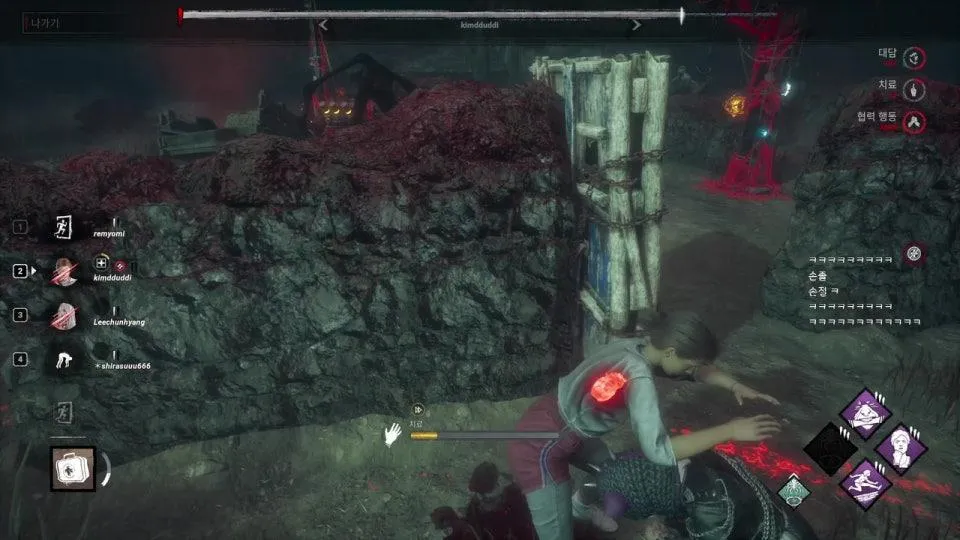Select the bust statue perk icon
This screenshot has width=960, height=540.
[x=900, y=448]
